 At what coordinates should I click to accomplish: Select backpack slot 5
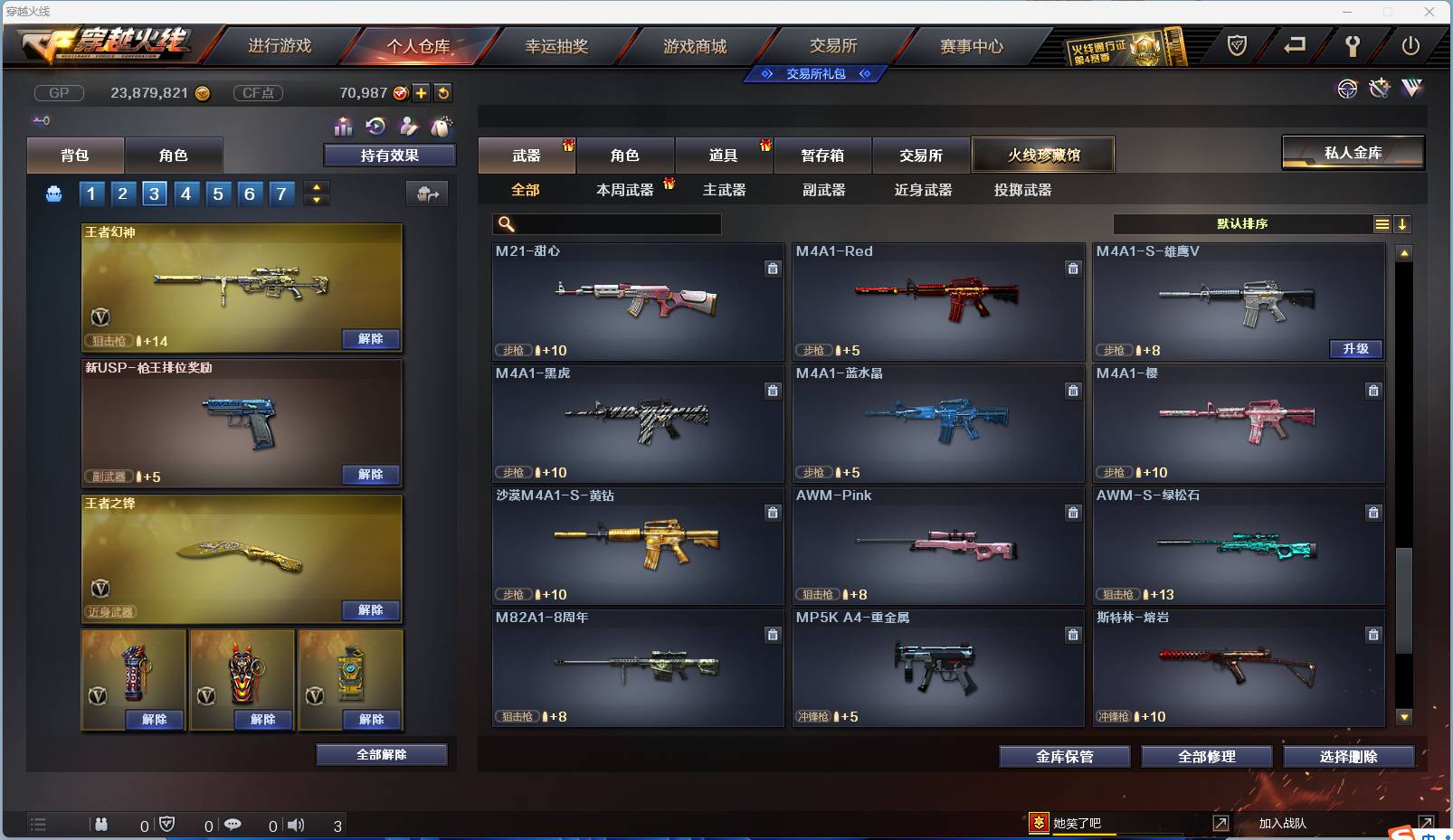[x=218, y=193]
